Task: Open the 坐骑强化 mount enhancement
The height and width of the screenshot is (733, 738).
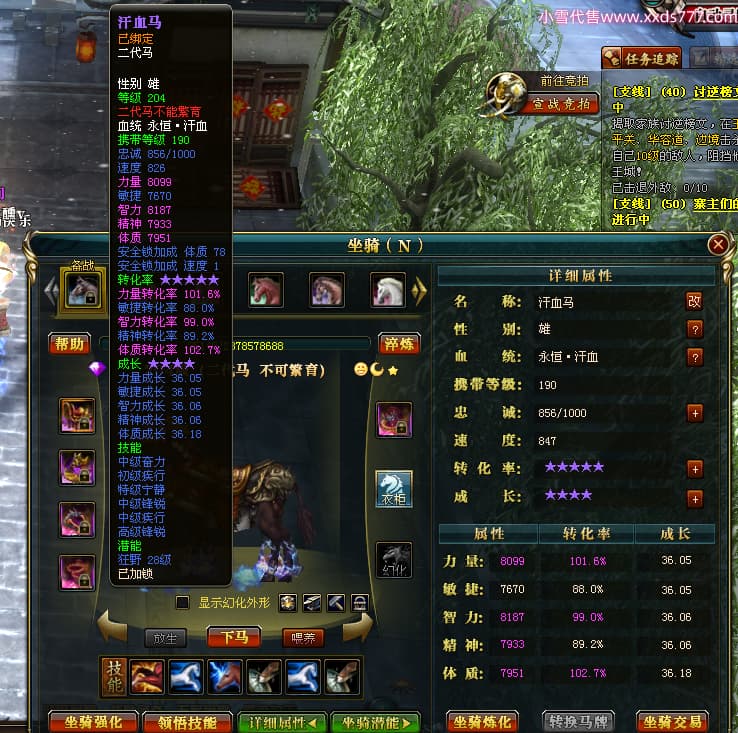Action: (92, 722)
